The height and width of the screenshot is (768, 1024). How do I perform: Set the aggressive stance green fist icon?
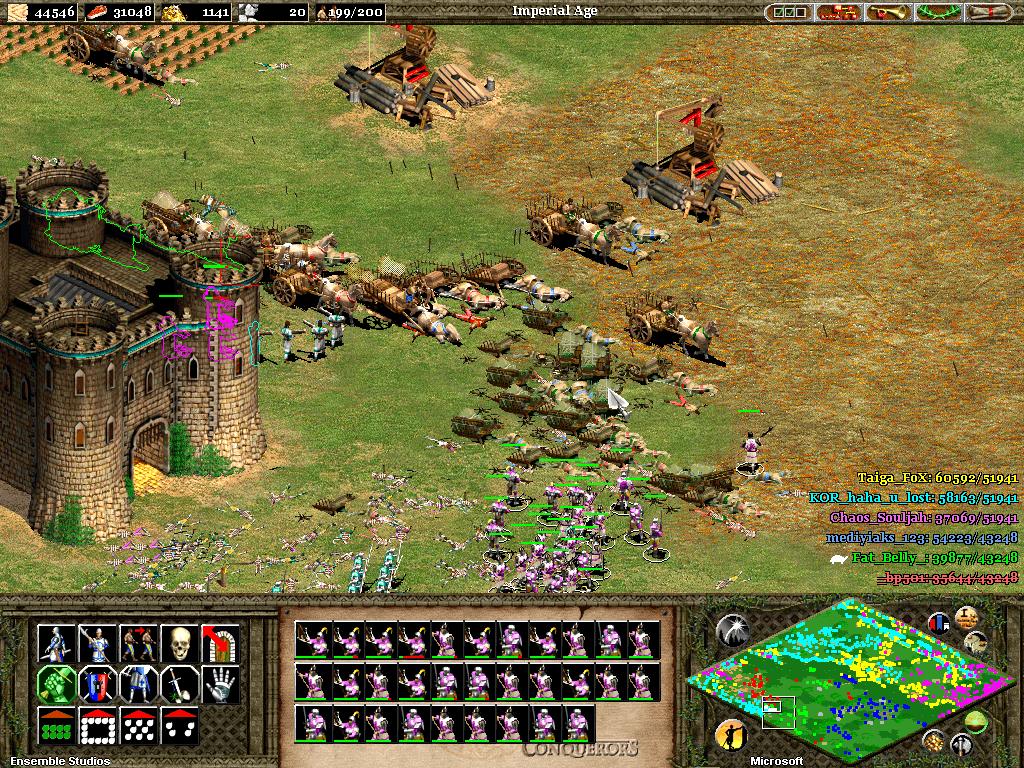(x=56, y=684)
